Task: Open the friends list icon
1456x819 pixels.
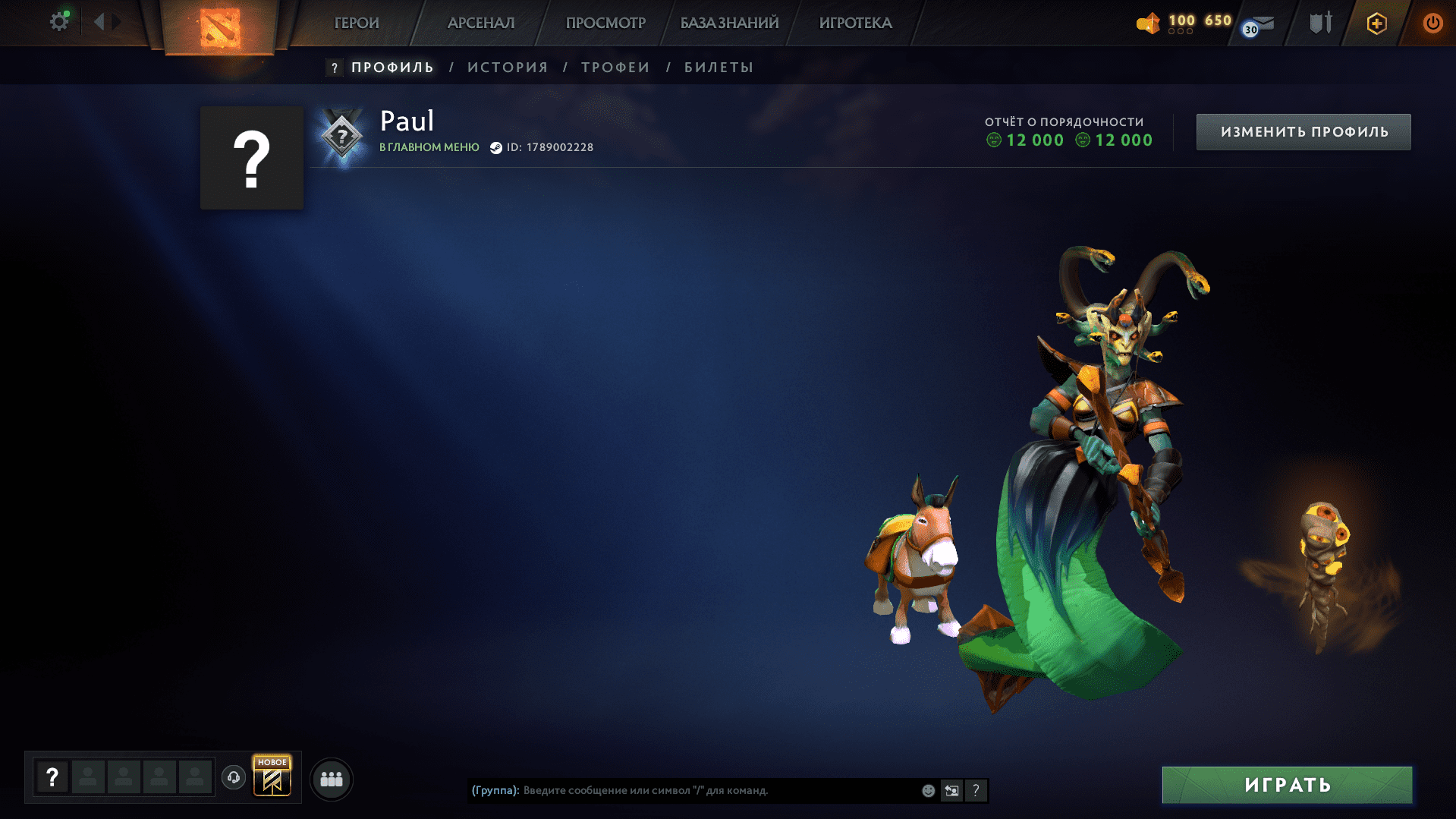Action: (x=331, y=778)
